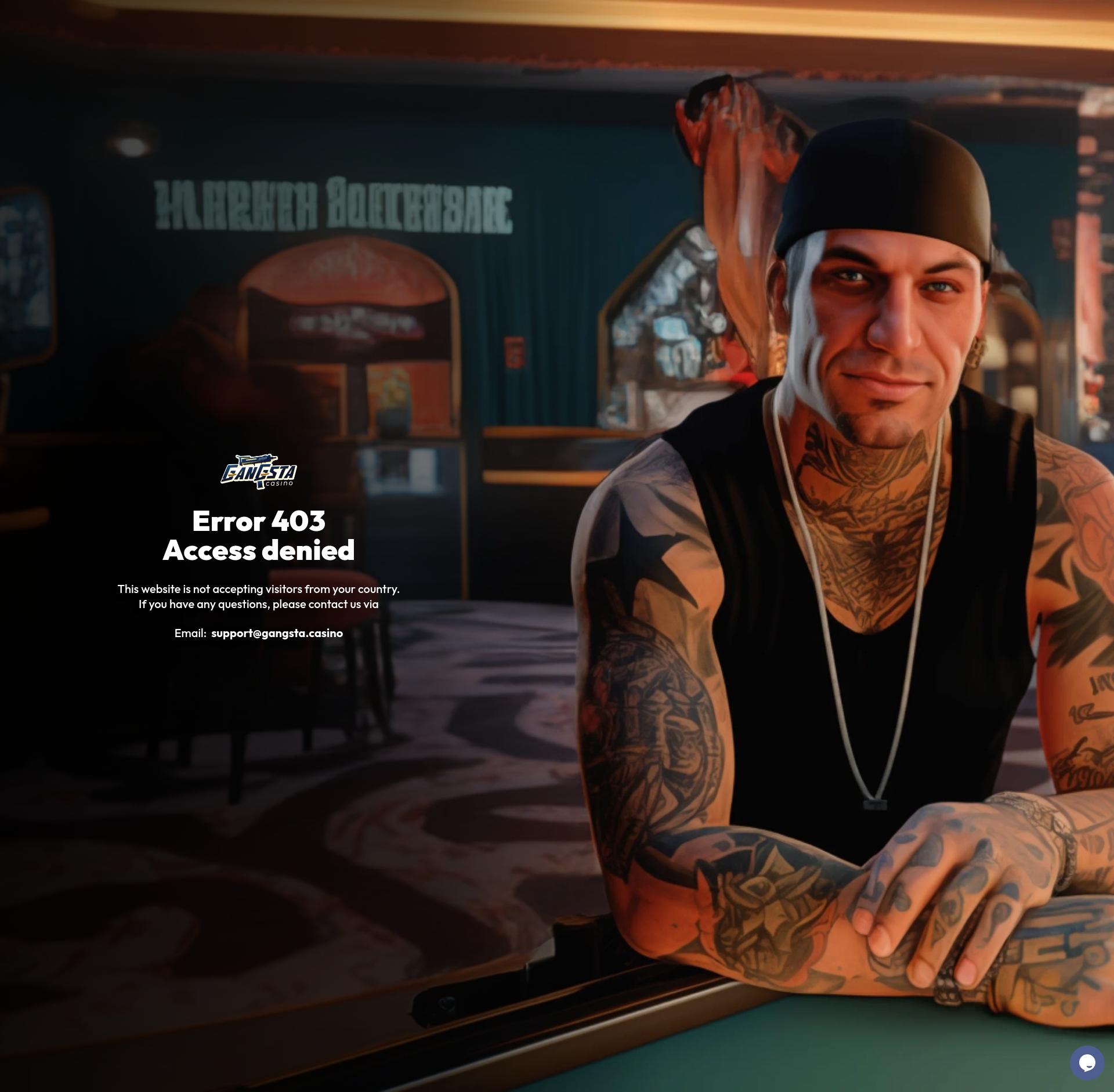This screenshot has height=1092, width=1114.
Task: Click the Gangsta Casino logo
Action: point(259,472)
